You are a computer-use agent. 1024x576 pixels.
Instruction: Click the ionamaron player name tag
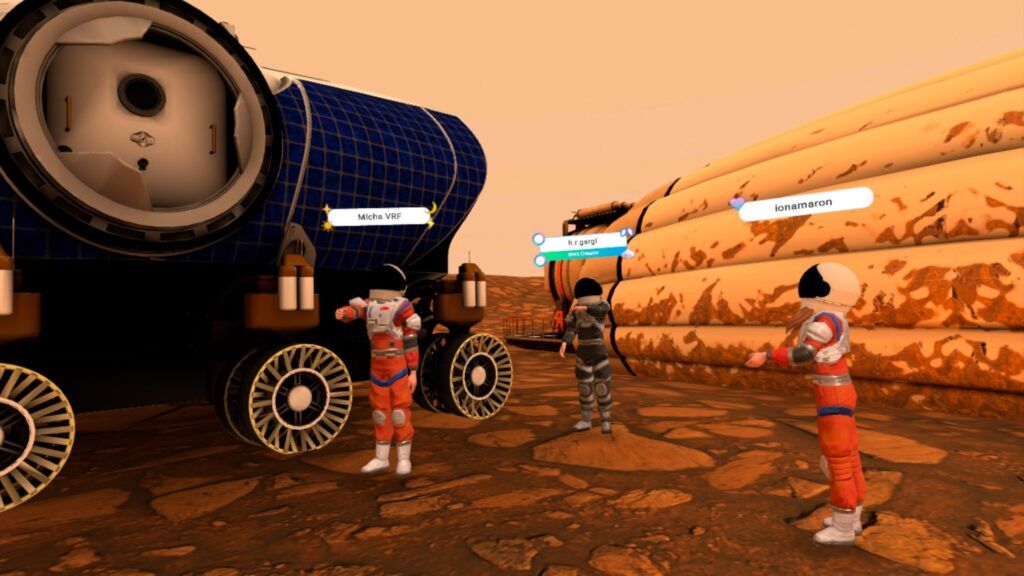click(x=807, y=206)
